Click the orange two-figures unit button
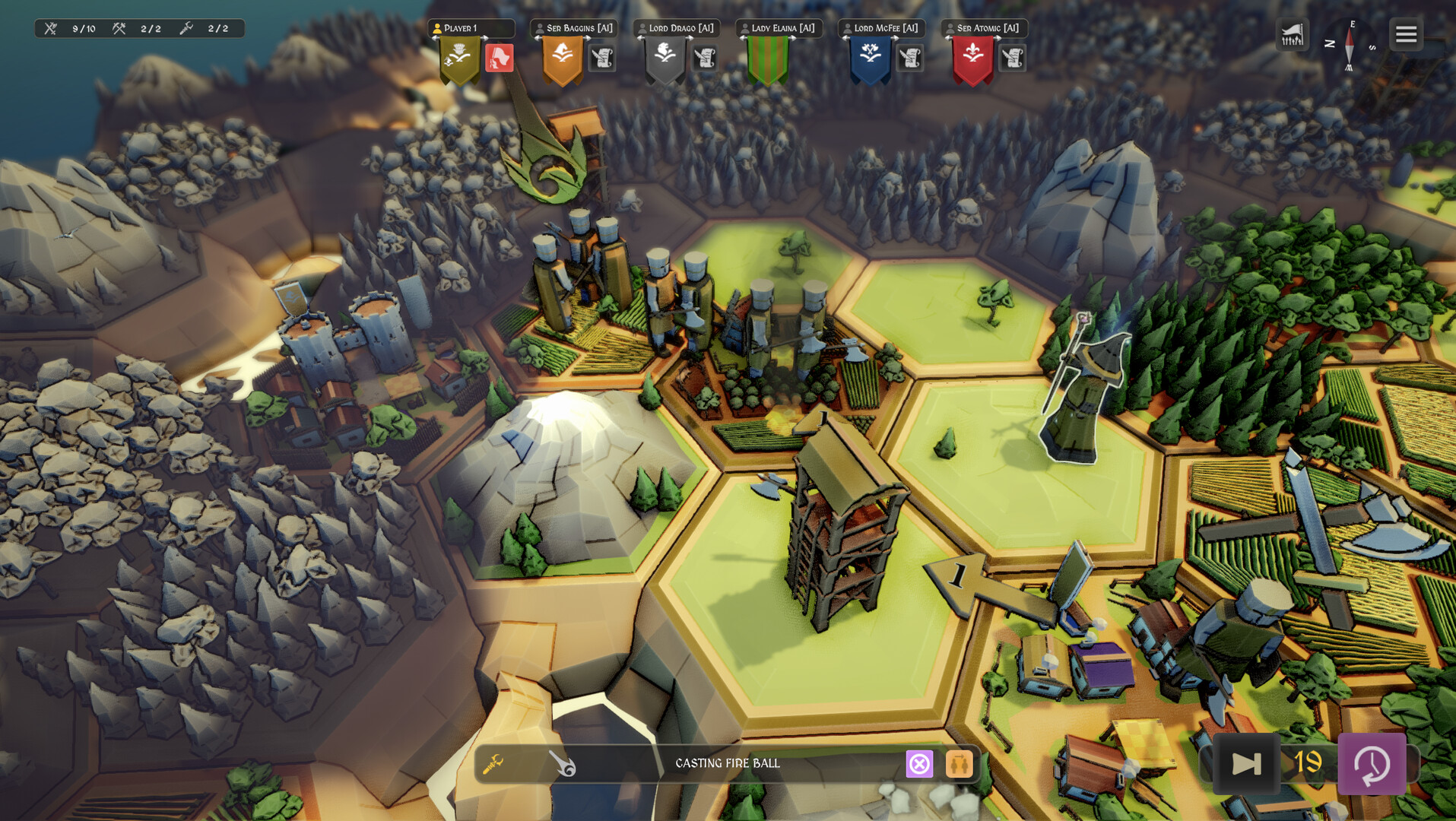 point(959,763)
